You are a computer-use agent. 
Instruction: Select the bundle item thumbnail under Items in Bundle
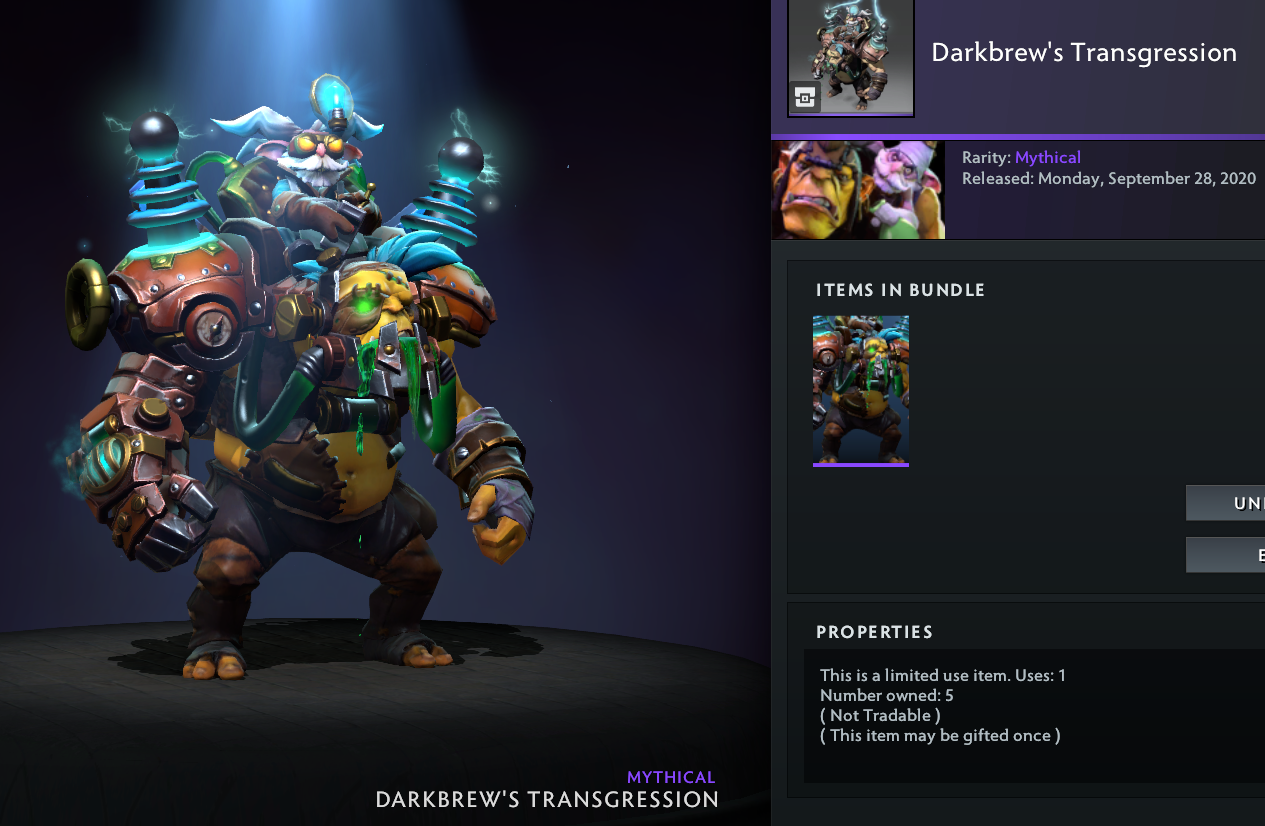tap(860, 390)
